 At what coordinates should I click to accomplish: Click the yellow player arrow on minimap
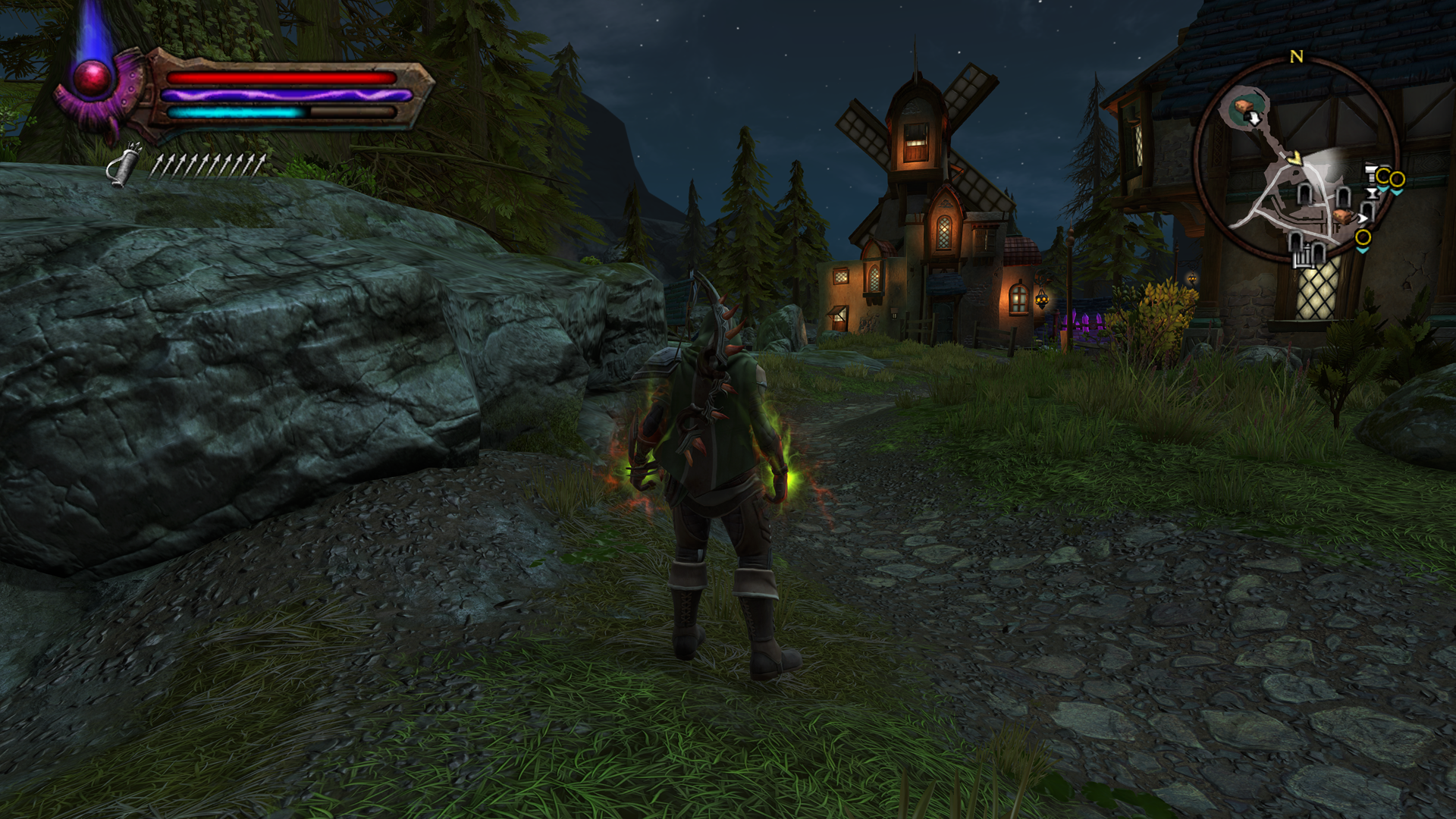coord(1293,158)
